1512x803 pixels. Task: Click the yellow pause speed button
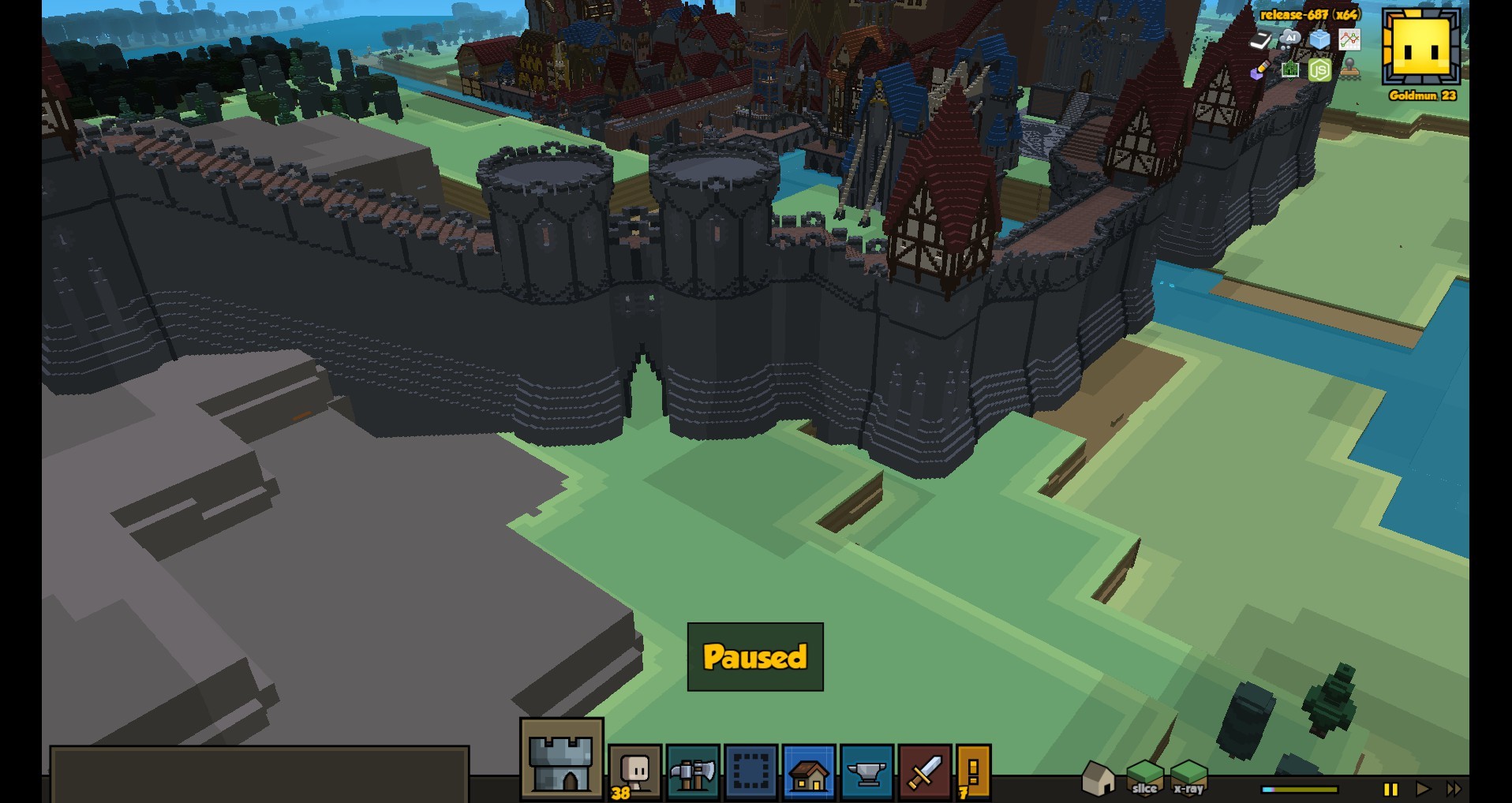tap(1390, 789)
